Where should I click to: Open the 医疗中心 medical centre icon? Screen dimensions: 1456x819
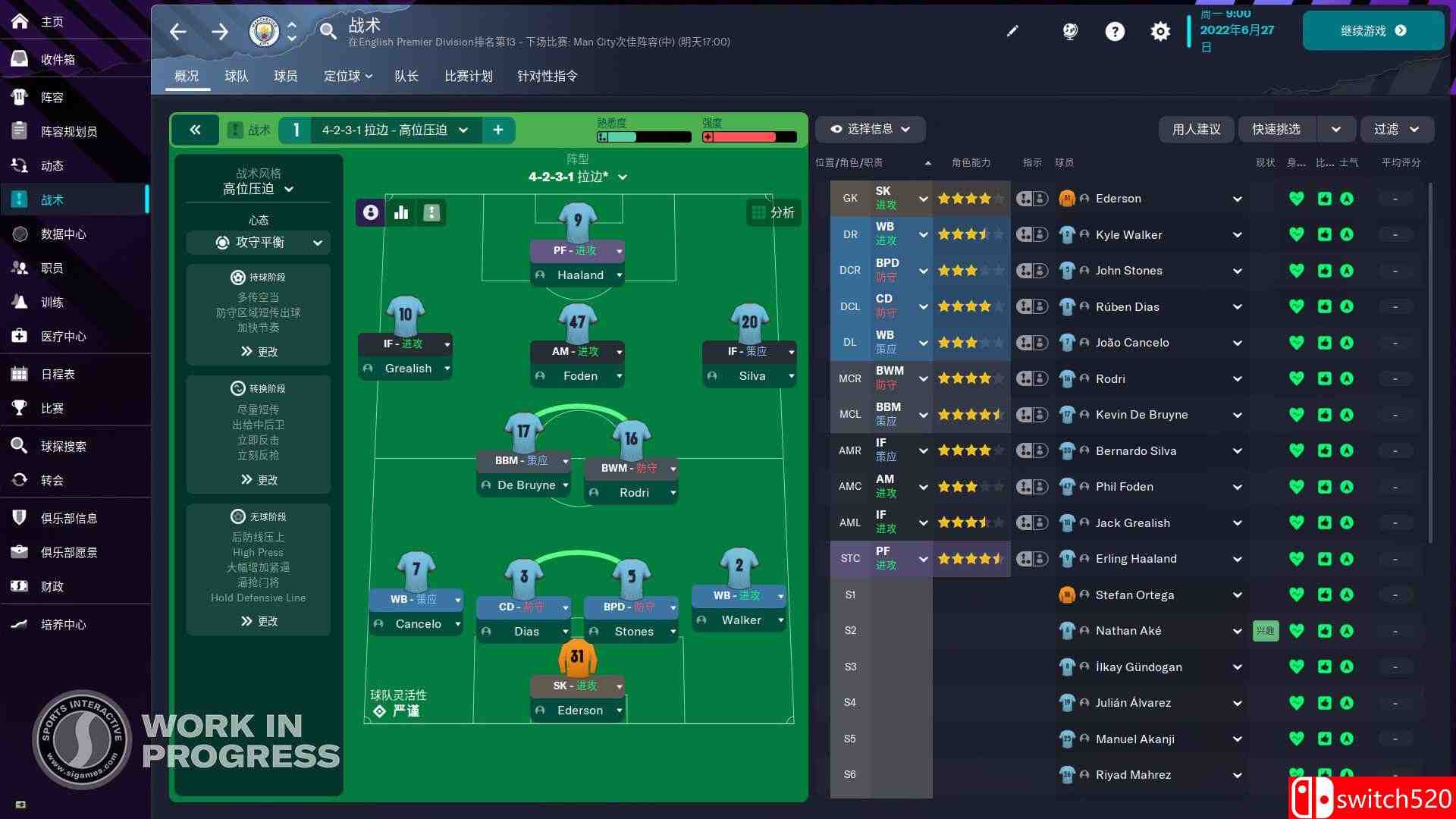(x=19, y=336)
